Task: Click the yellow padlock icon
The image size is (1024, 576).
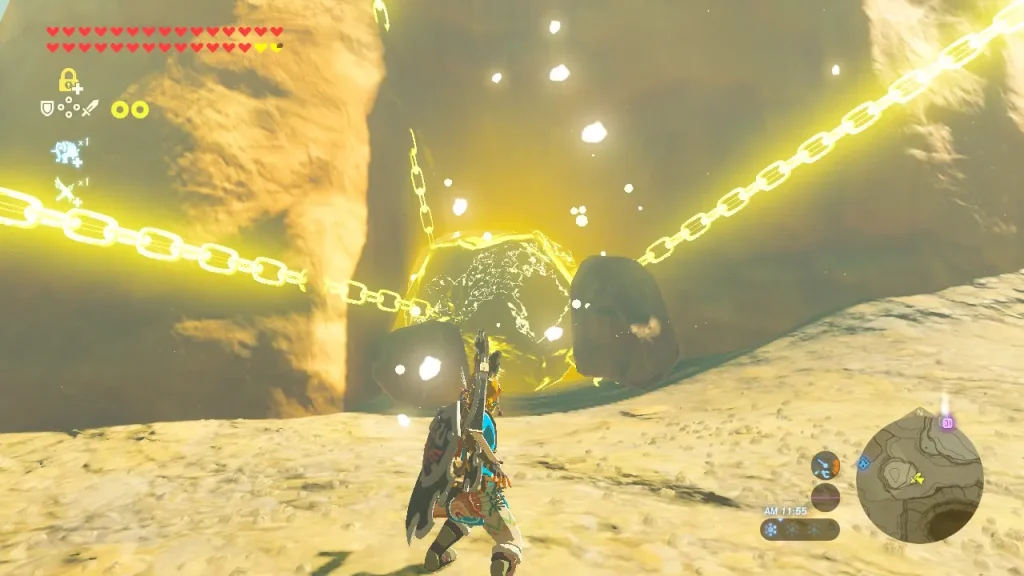Action: (x=68, y=80)
